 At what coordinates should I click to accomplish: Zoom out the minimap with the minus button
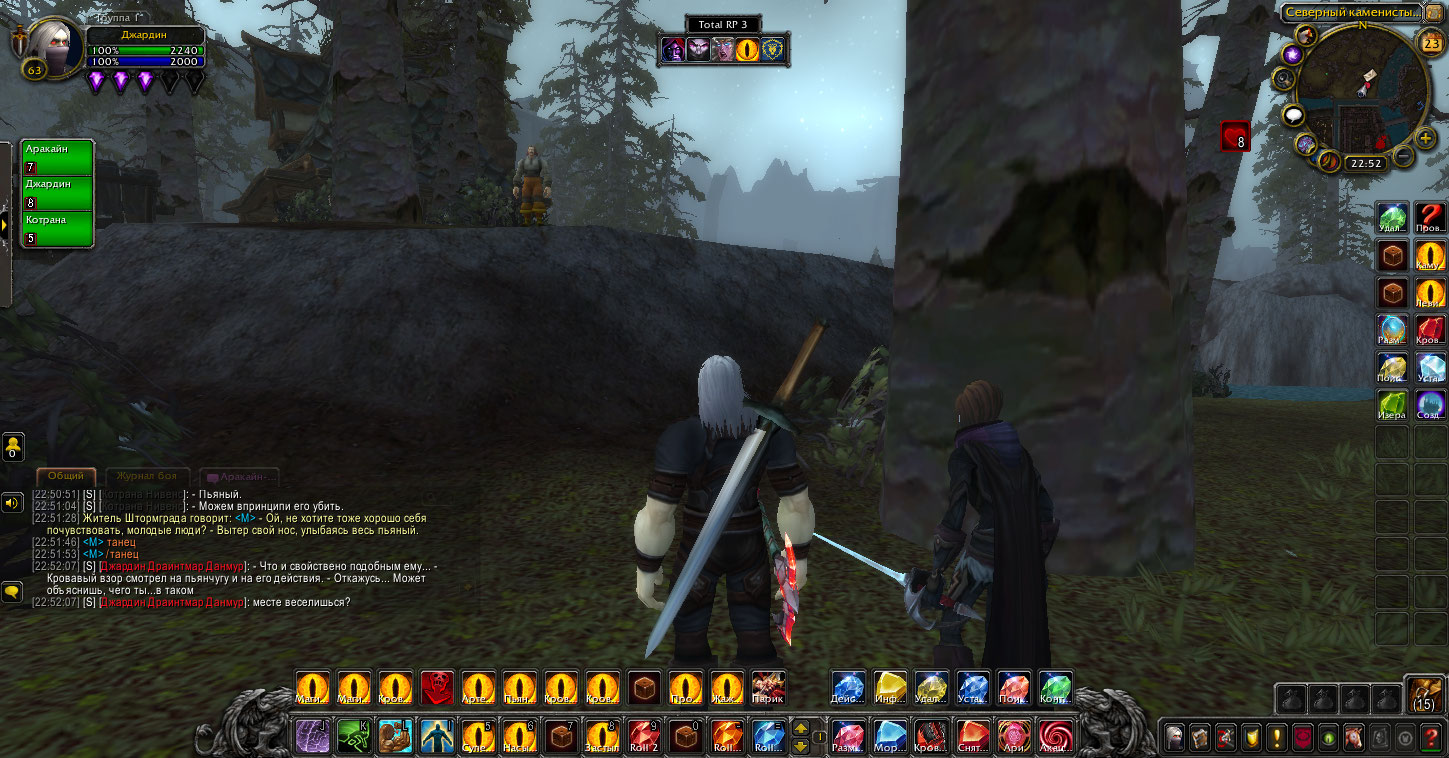point(1404,156)
